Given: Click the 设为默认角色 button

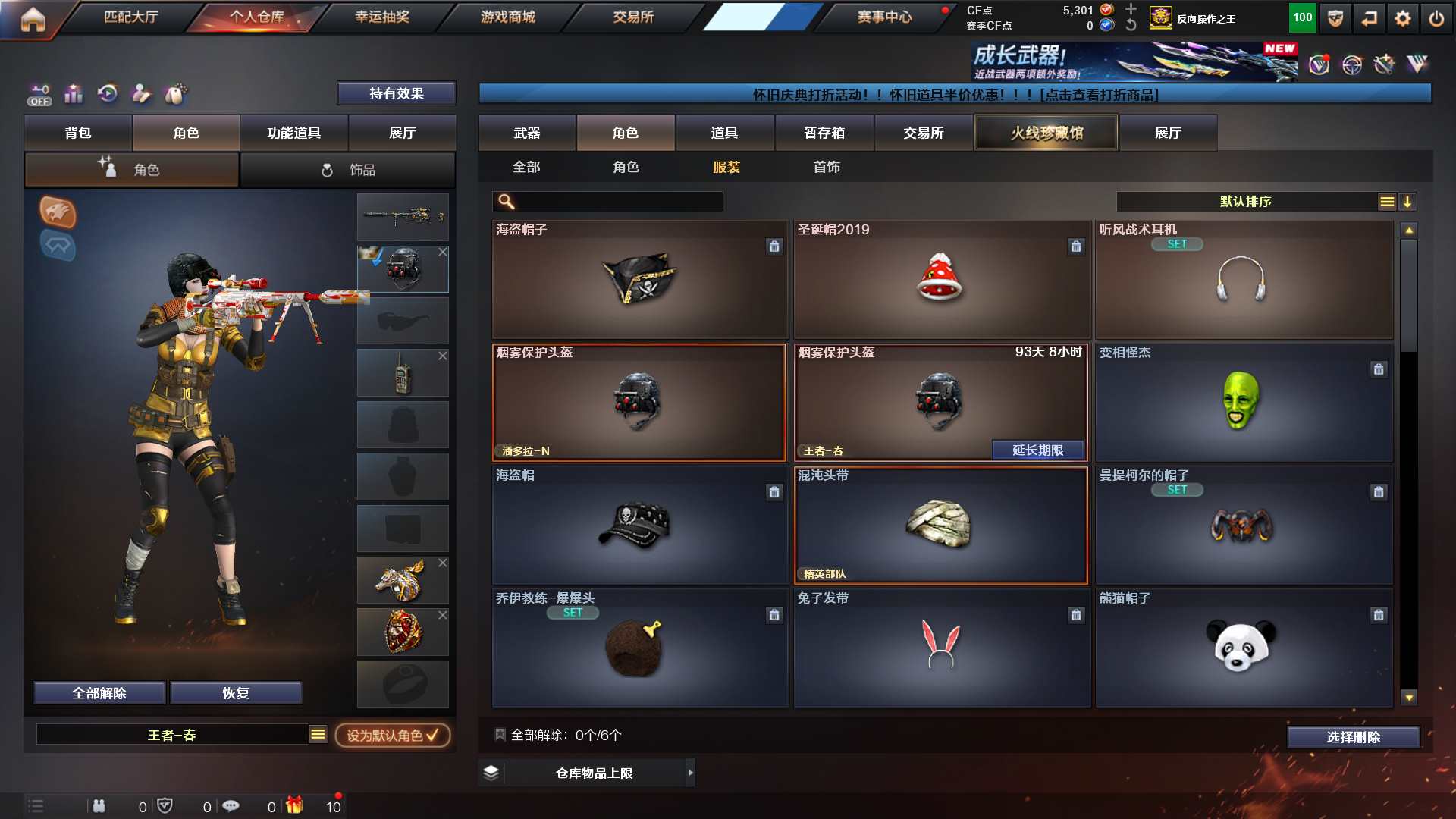Looking at the screenshot, I should pyautogui.click(x=392, y=735).
